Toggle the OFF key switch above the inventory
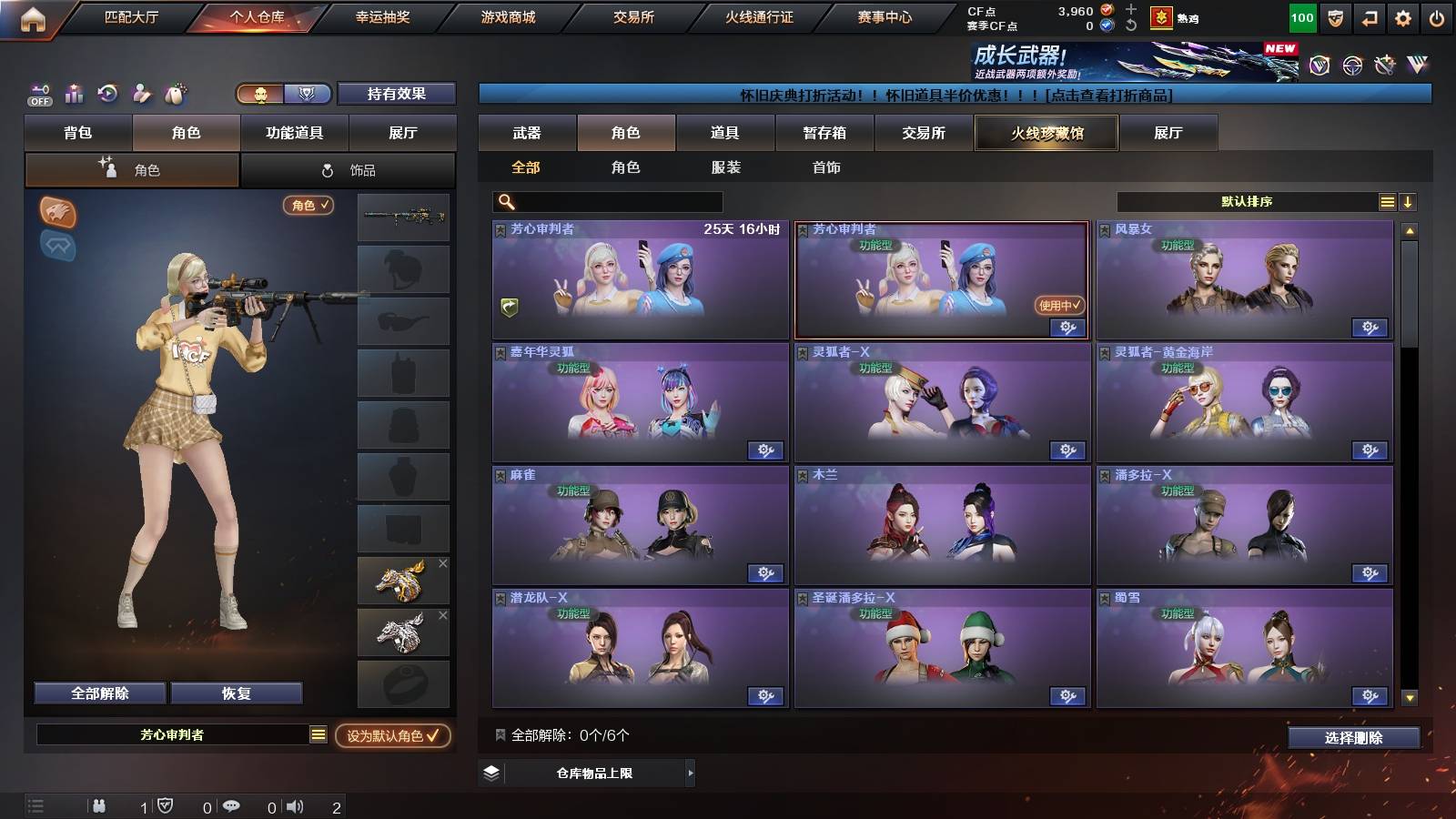The height and width of the screenshot is (819, 1456). pos(39,94)
